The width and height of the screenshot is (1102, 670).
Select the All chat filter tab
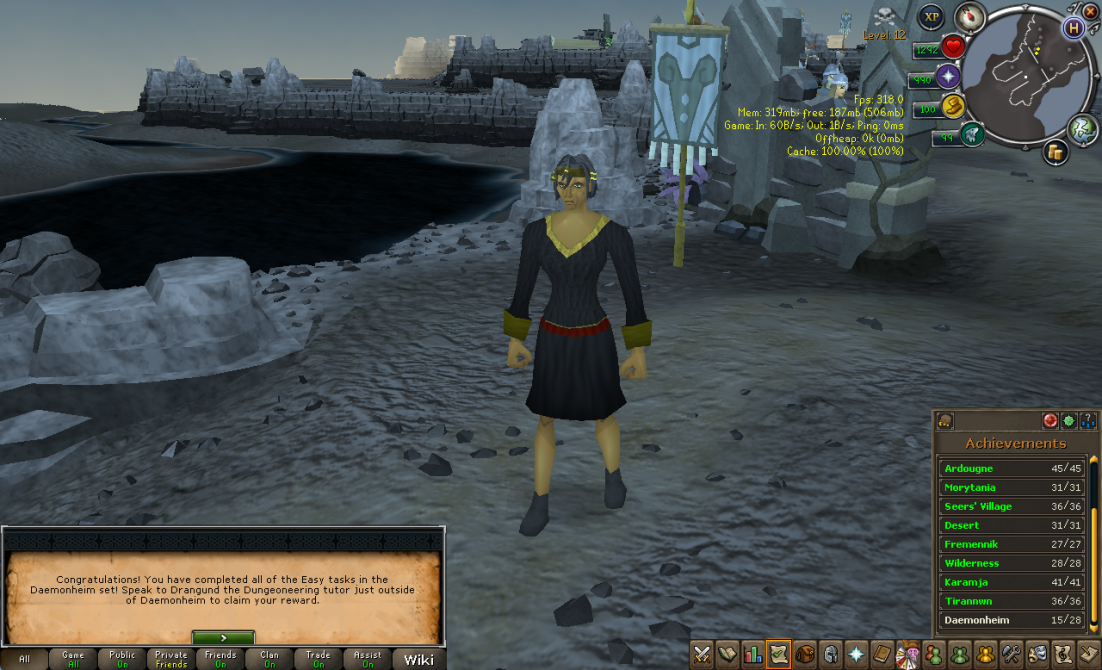click(x=25, y=659)
